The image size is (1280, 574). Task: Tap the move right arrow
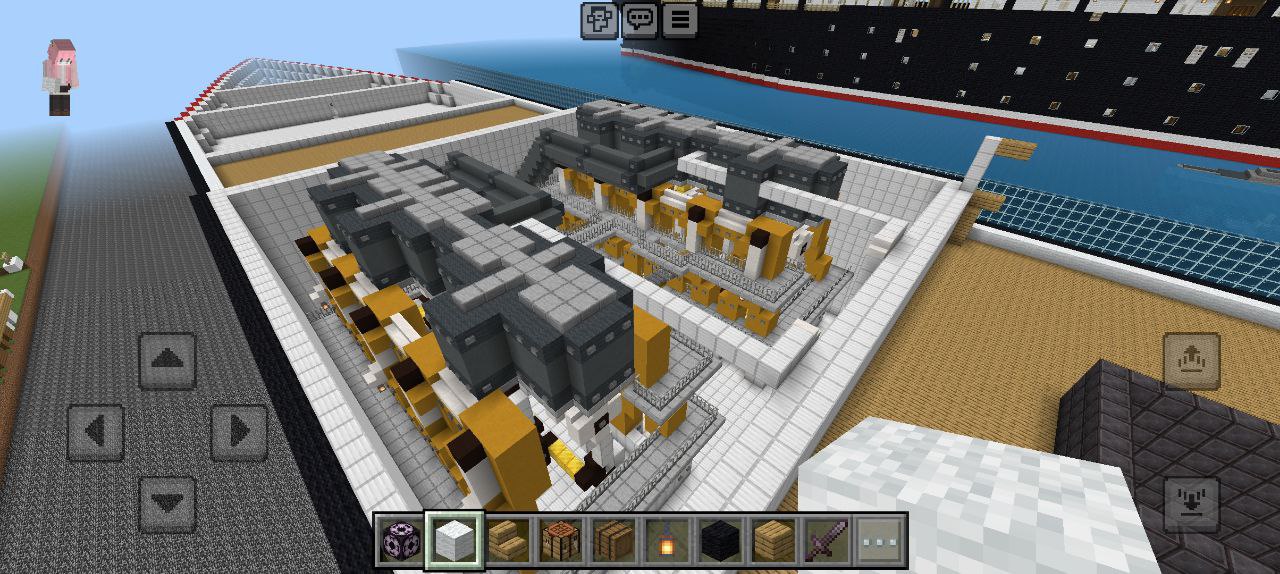tap(239, 433)
